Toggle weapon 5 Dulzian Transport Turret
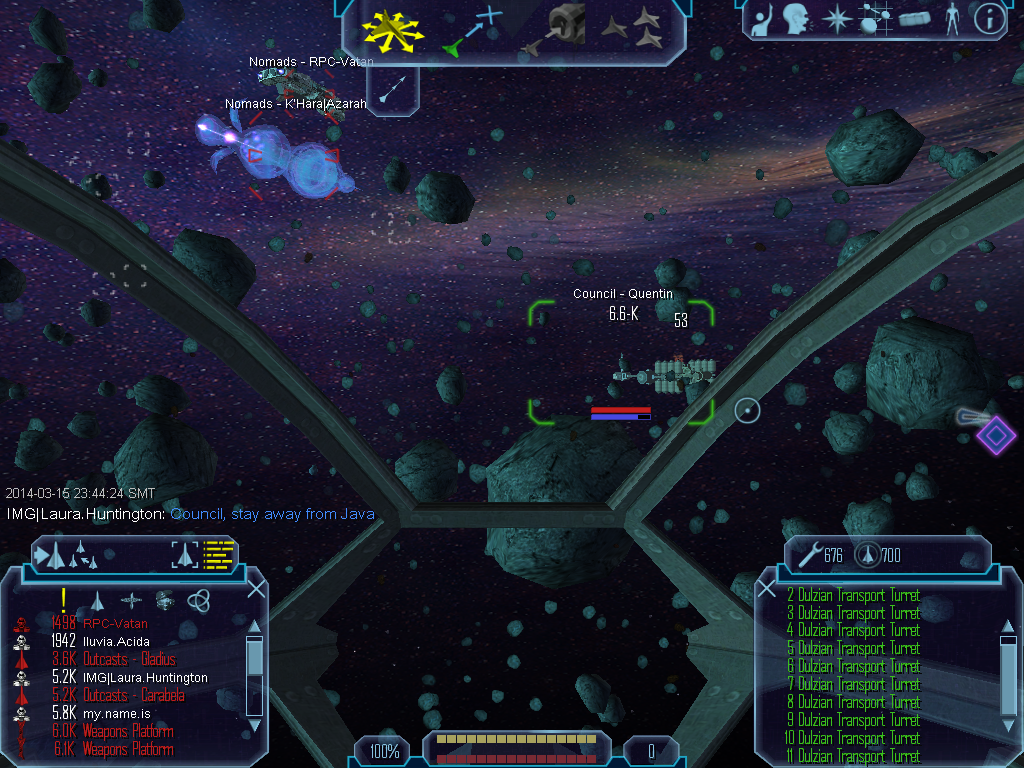The image size is (1024, 768). coord(858,648)
